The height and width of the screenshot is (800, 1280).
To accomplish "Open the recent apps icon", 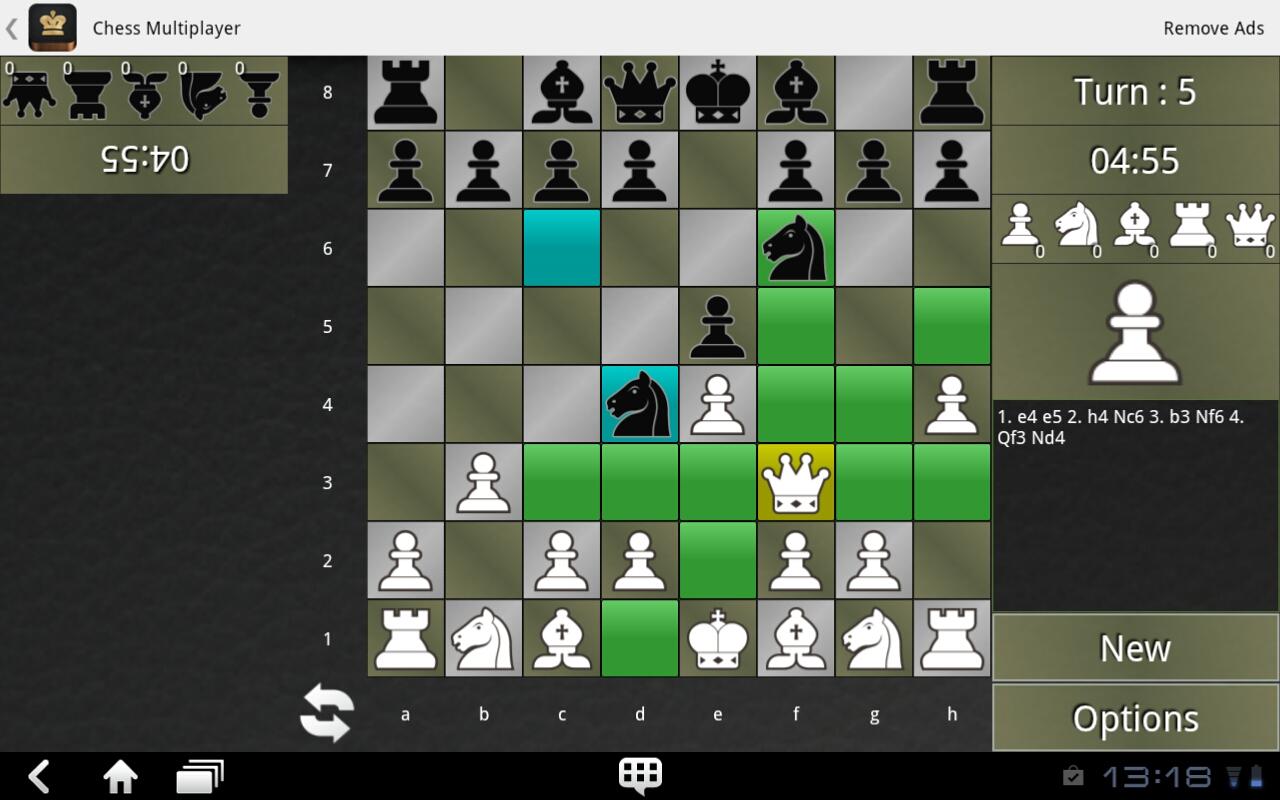I will (200, 775).
